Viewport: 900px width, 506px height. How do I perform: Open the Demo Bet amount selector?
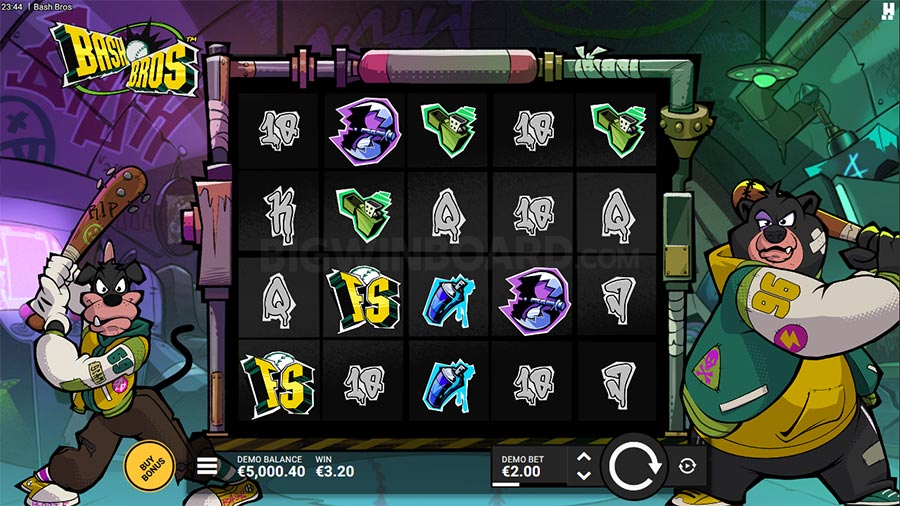[x=529, y=466]
